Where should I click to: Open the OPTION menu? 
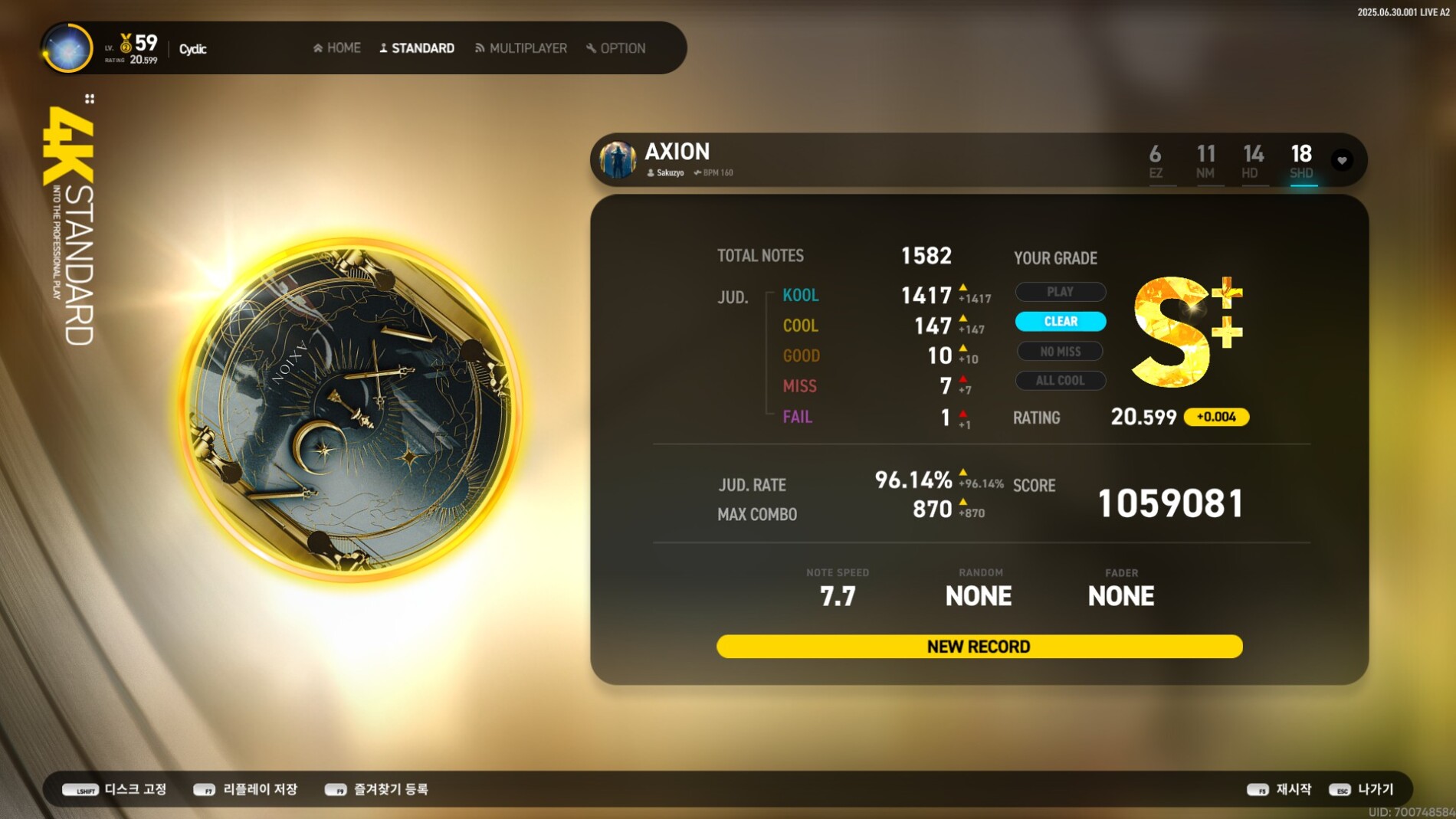click(x=616, y=48)
